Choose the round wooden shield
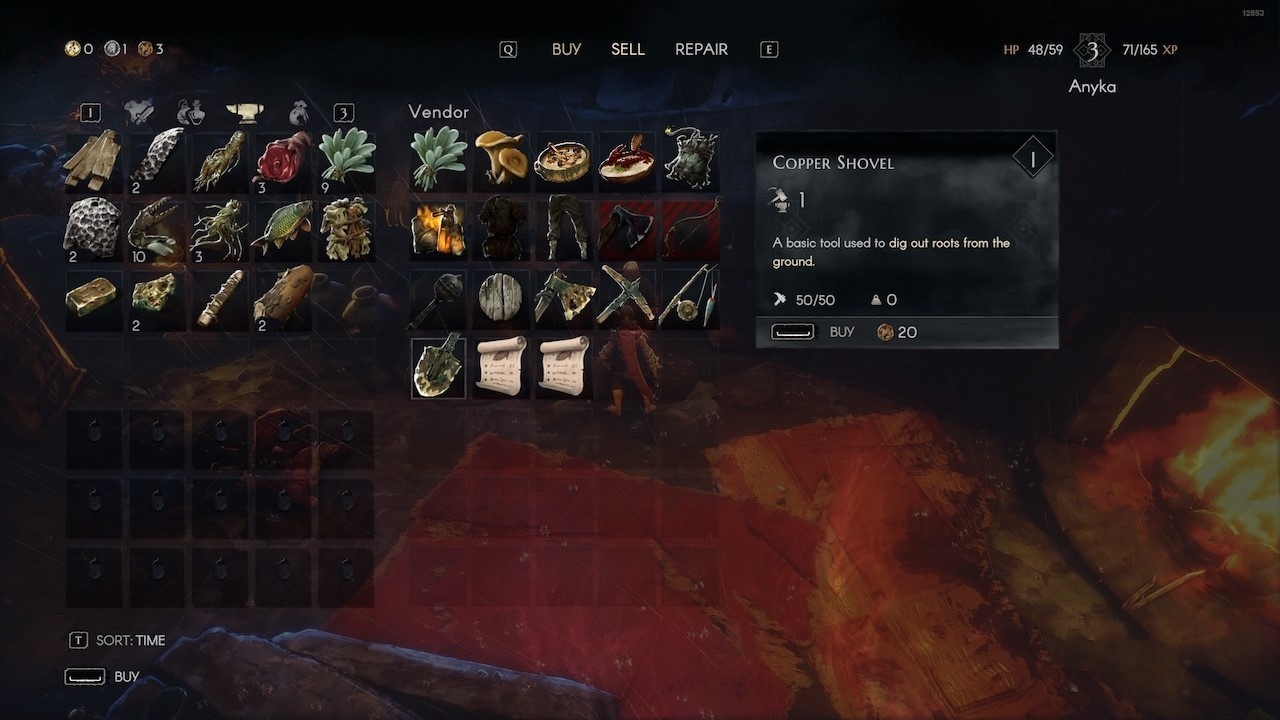The height and width of the screenshot is (720, 1280). tap(501, 297)
